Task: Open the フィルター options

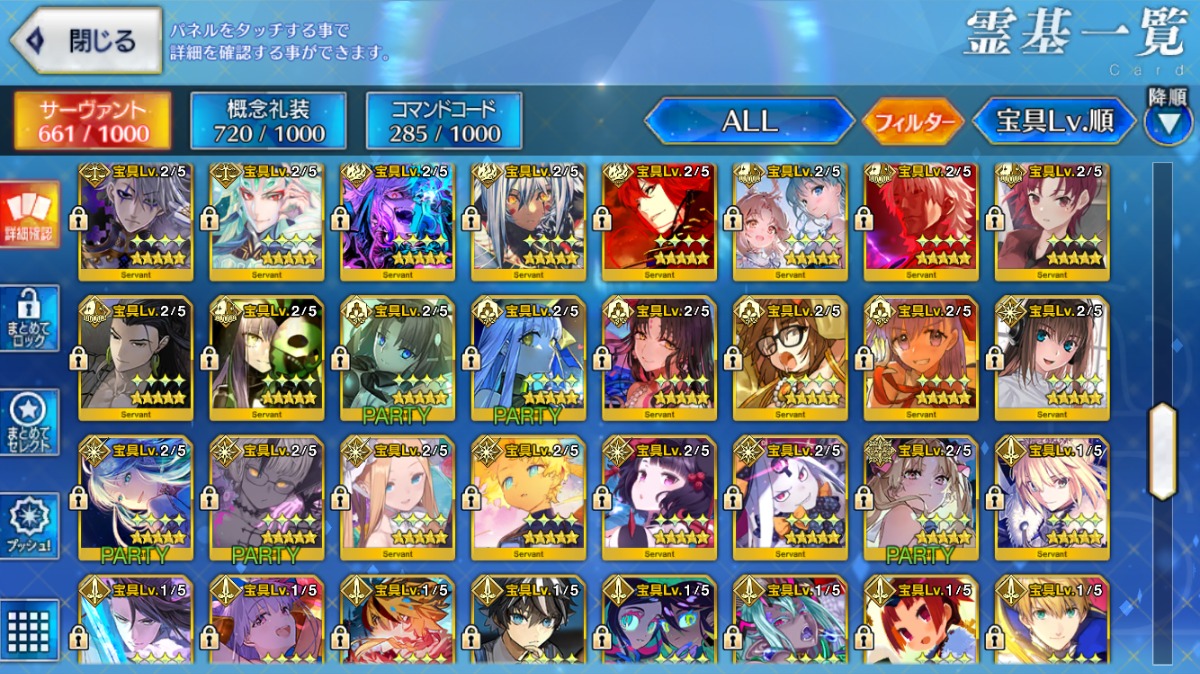Action: [913, 122]
